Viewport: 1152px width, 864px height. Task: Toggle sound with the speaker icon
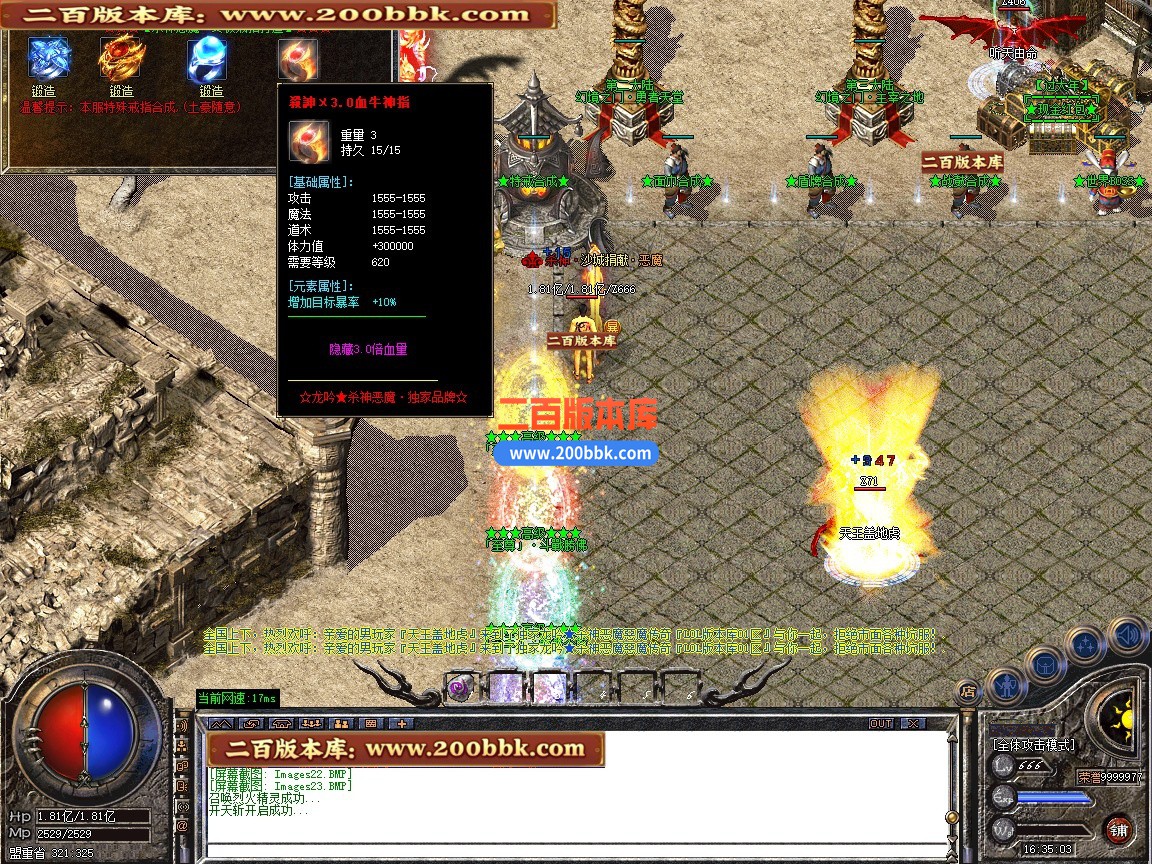[x=1127, y=636]
